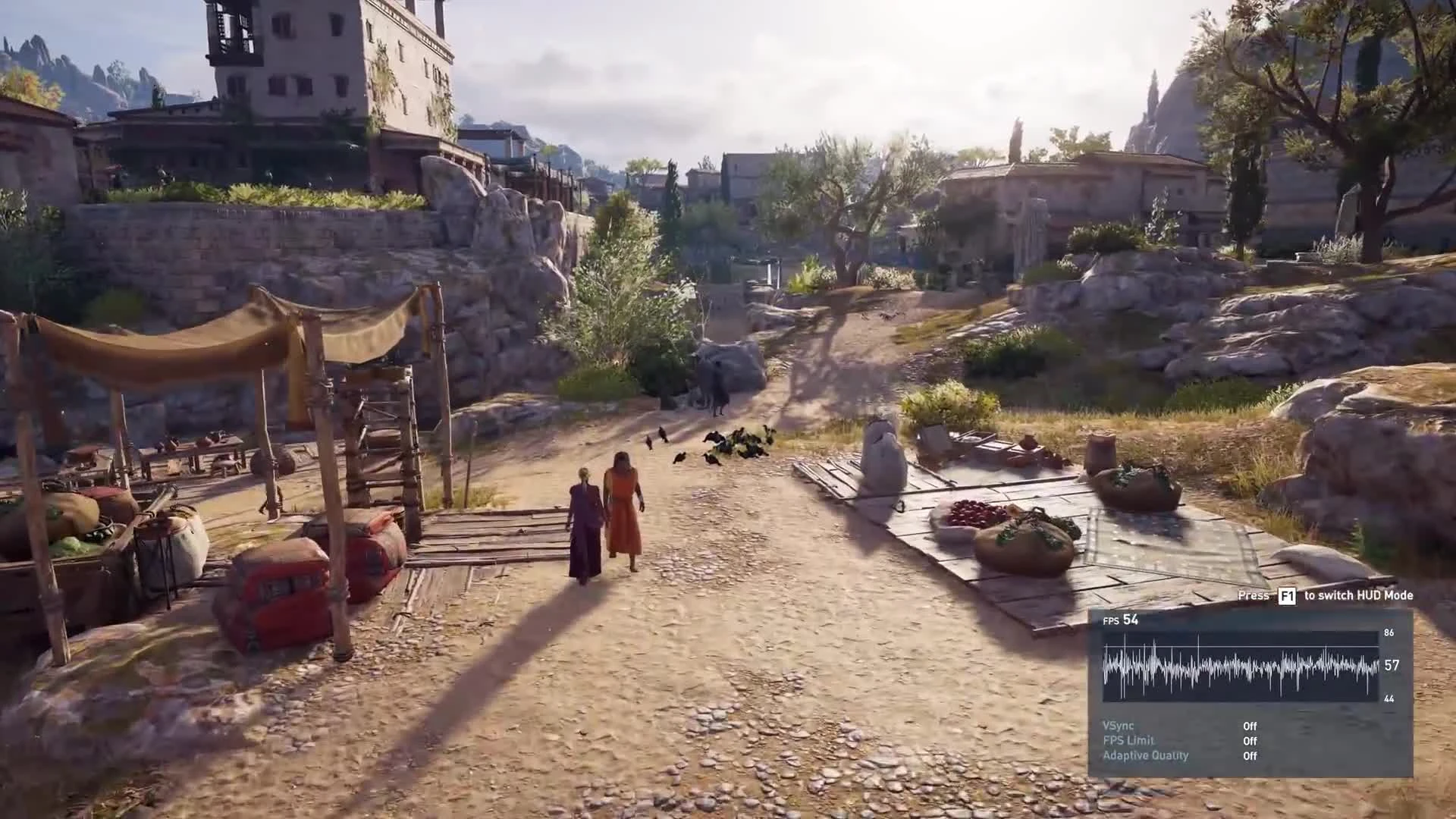The height and width of the screenshot is (819, 1456).
Task: Click the Adaptive Quality label text
Action: [1145, 755]
